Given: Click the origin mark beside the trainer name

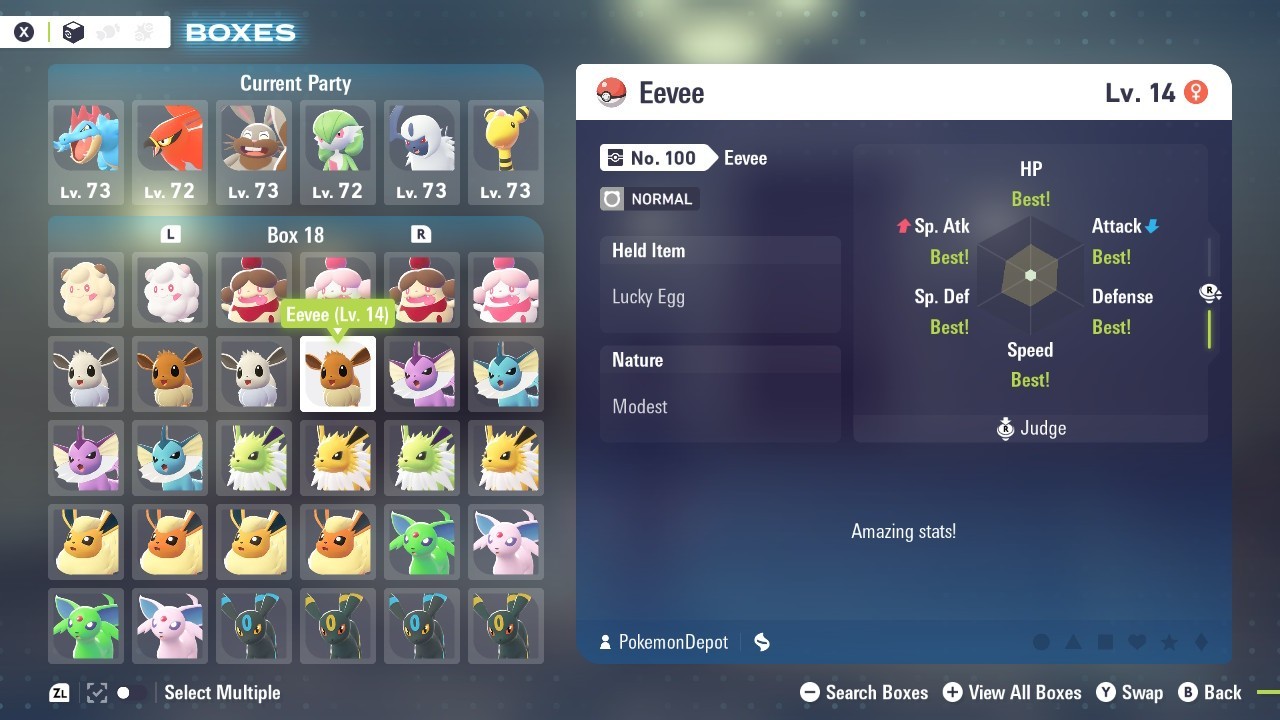Looking at the screenshot, I should 762,643.
